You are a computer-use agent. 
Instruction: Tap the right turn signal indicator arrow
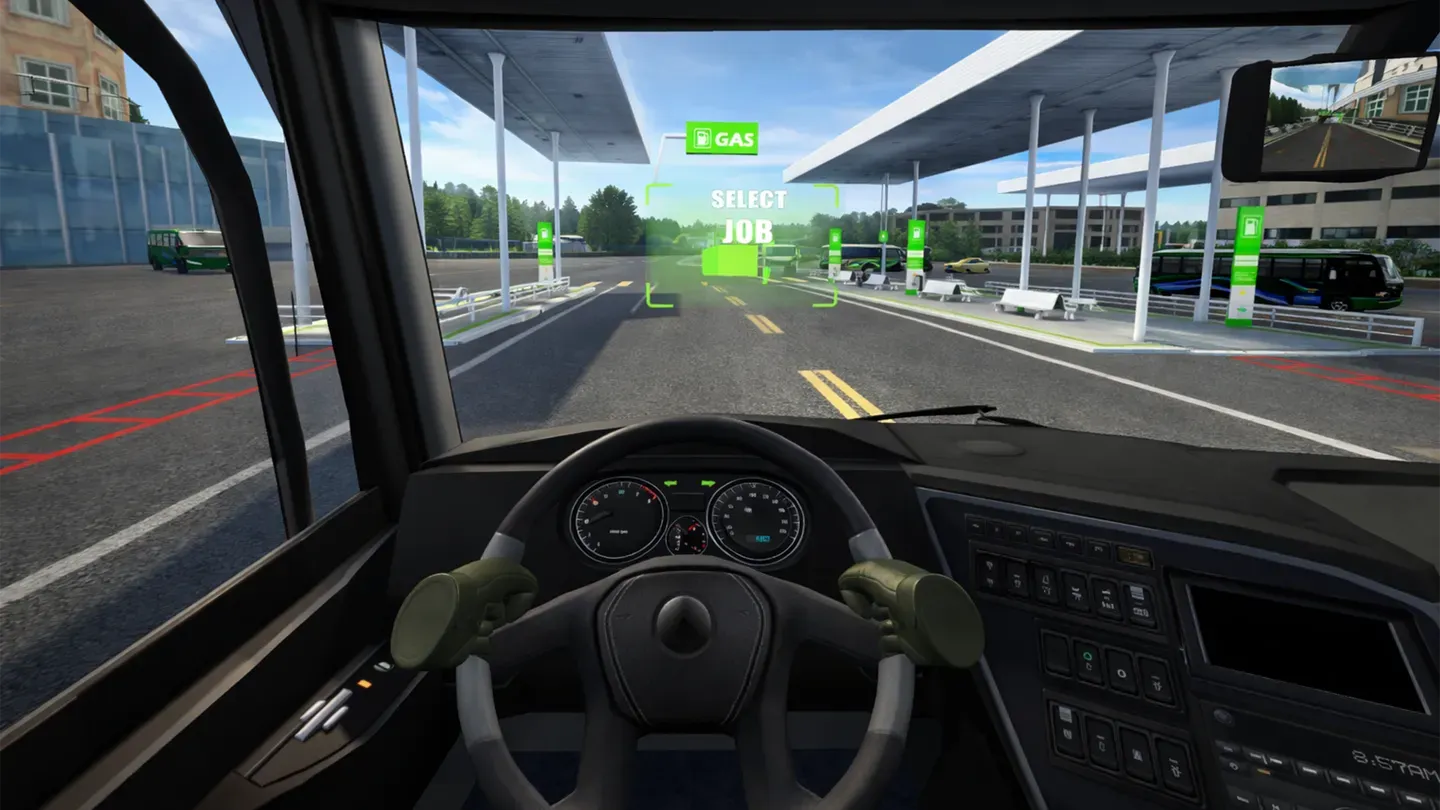point(708,482)
